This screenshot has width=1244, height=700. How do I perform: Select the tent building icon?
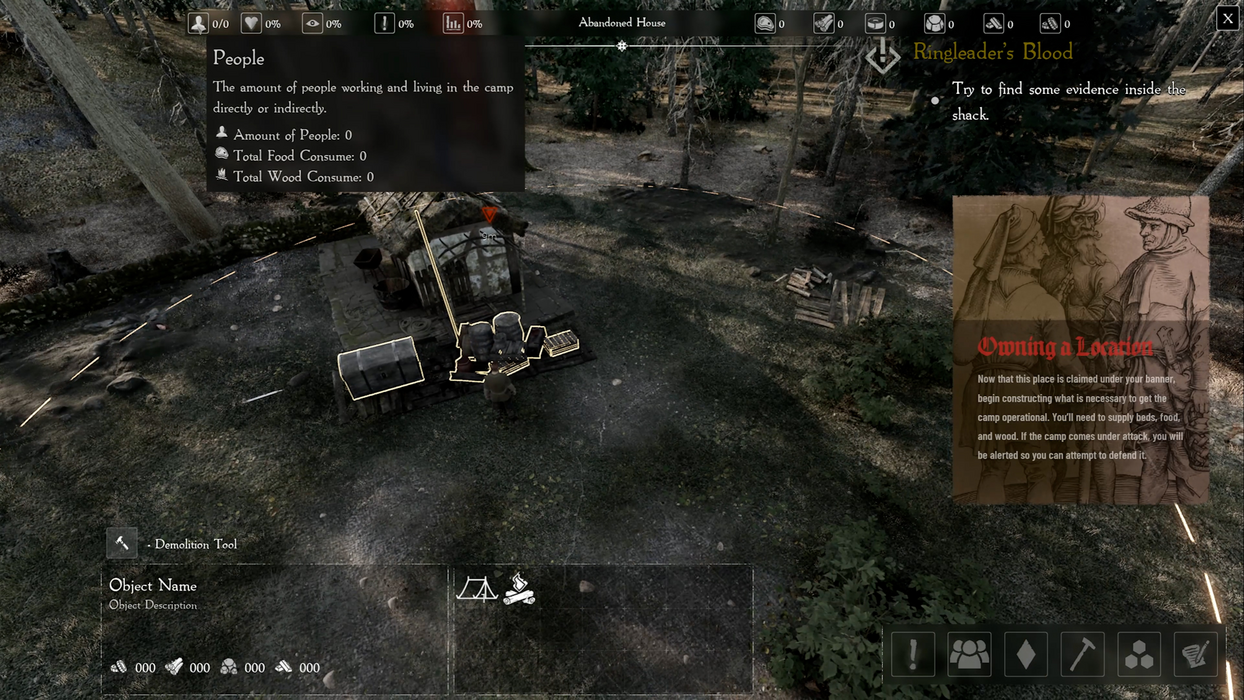click(x=477, y=588)
